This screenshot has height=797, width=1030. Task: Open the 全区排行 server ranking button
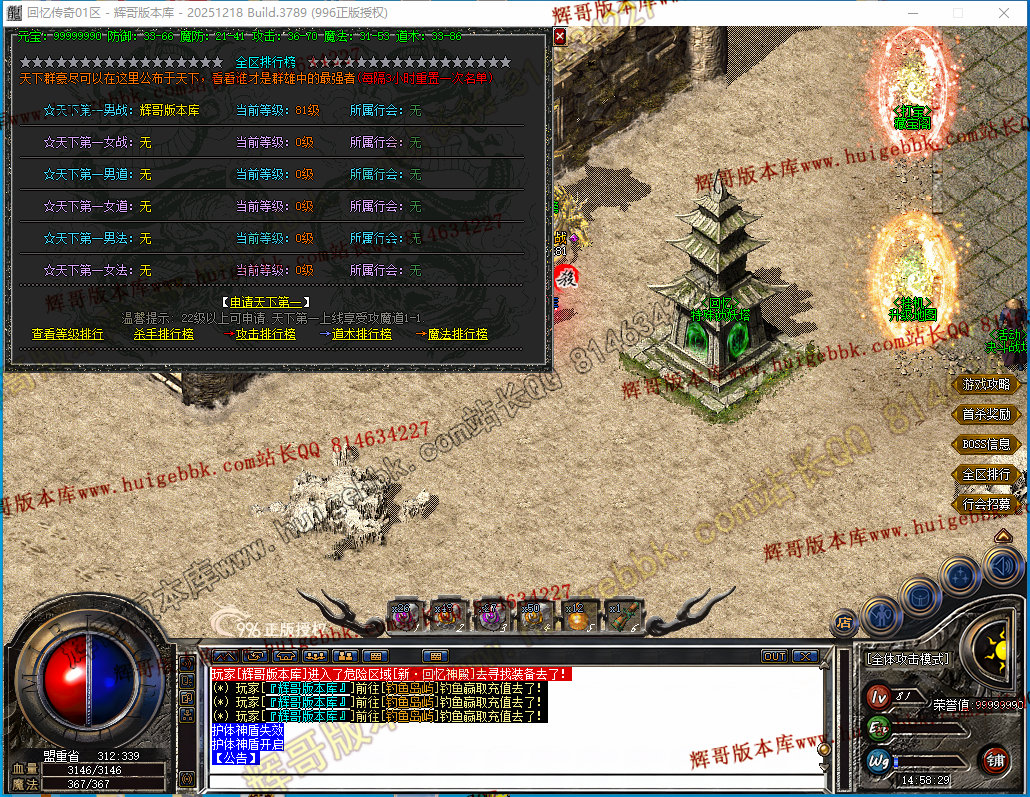986,474
